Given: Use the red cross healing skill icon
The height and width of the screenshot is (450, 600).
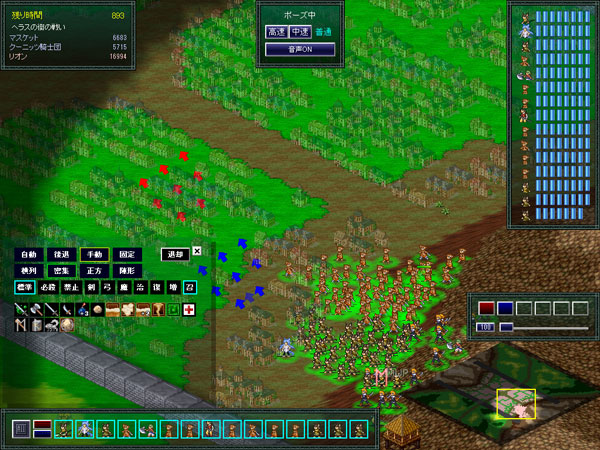Looking at the screenshot, I should pos(188,310).
